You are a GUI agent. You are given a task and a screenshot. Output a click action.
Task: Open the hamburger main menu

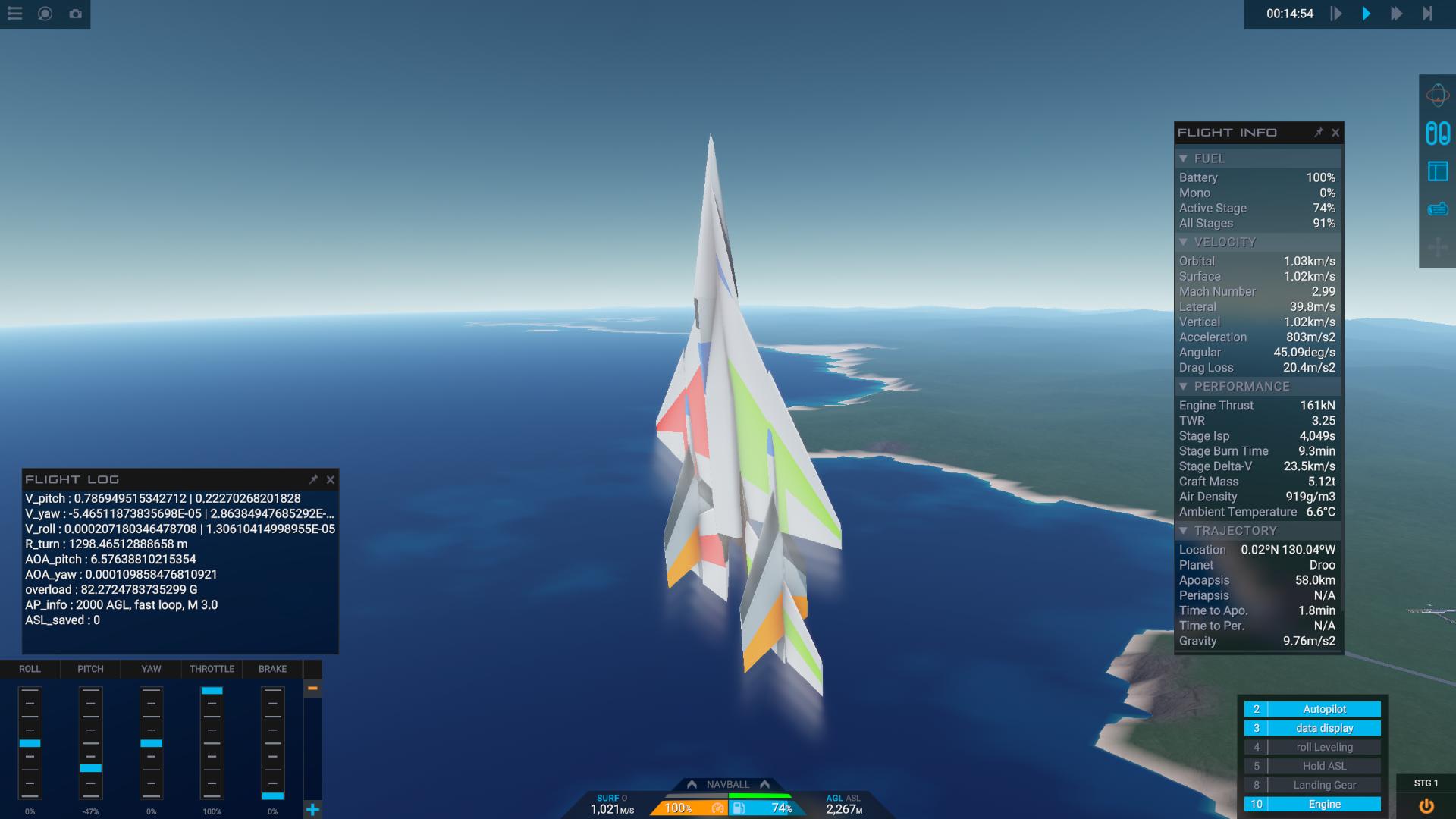[15, 14]
